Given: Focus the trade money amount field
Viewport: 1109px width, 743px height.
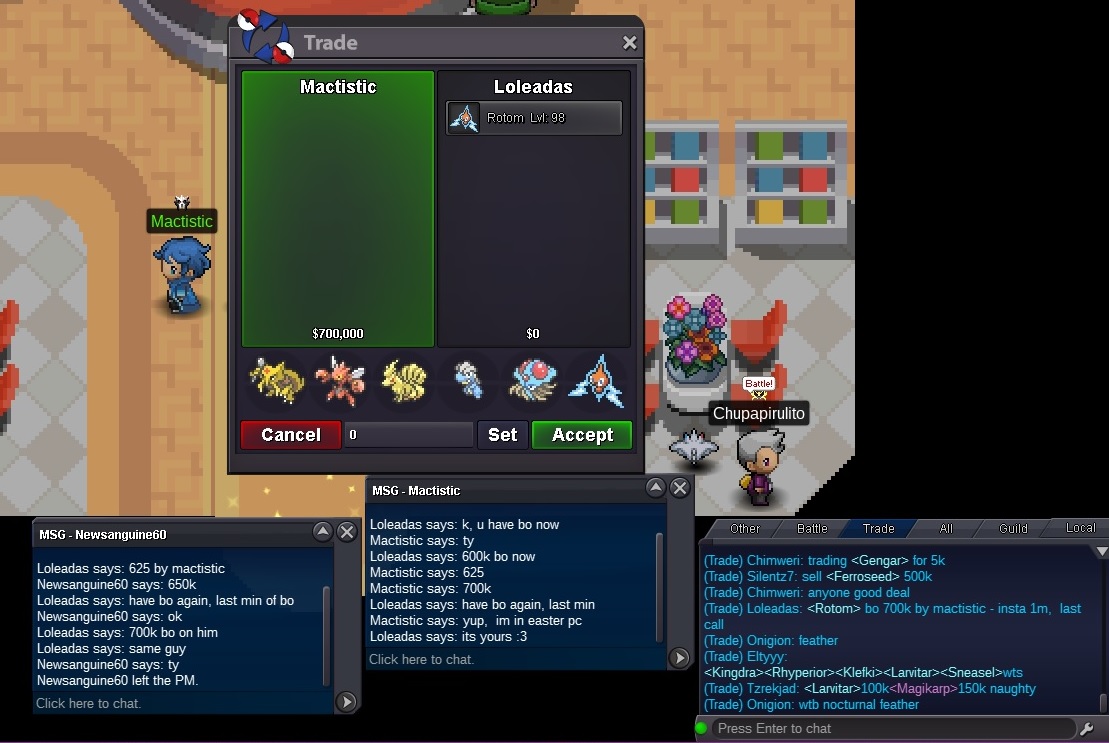Looking at the screenshot, I should [x=408, y=435].
